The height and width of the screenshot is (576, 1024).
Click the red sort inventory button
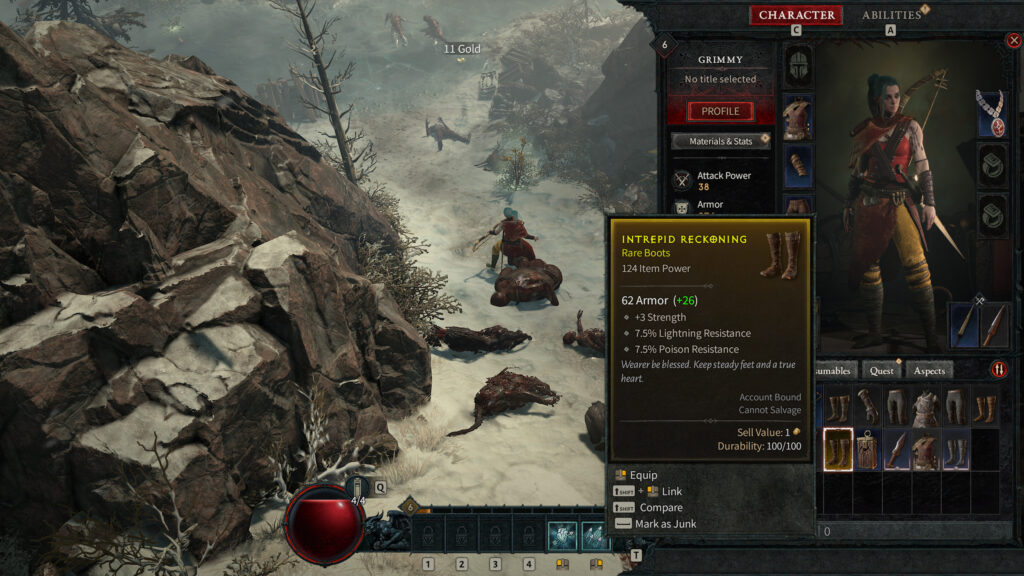999,370
